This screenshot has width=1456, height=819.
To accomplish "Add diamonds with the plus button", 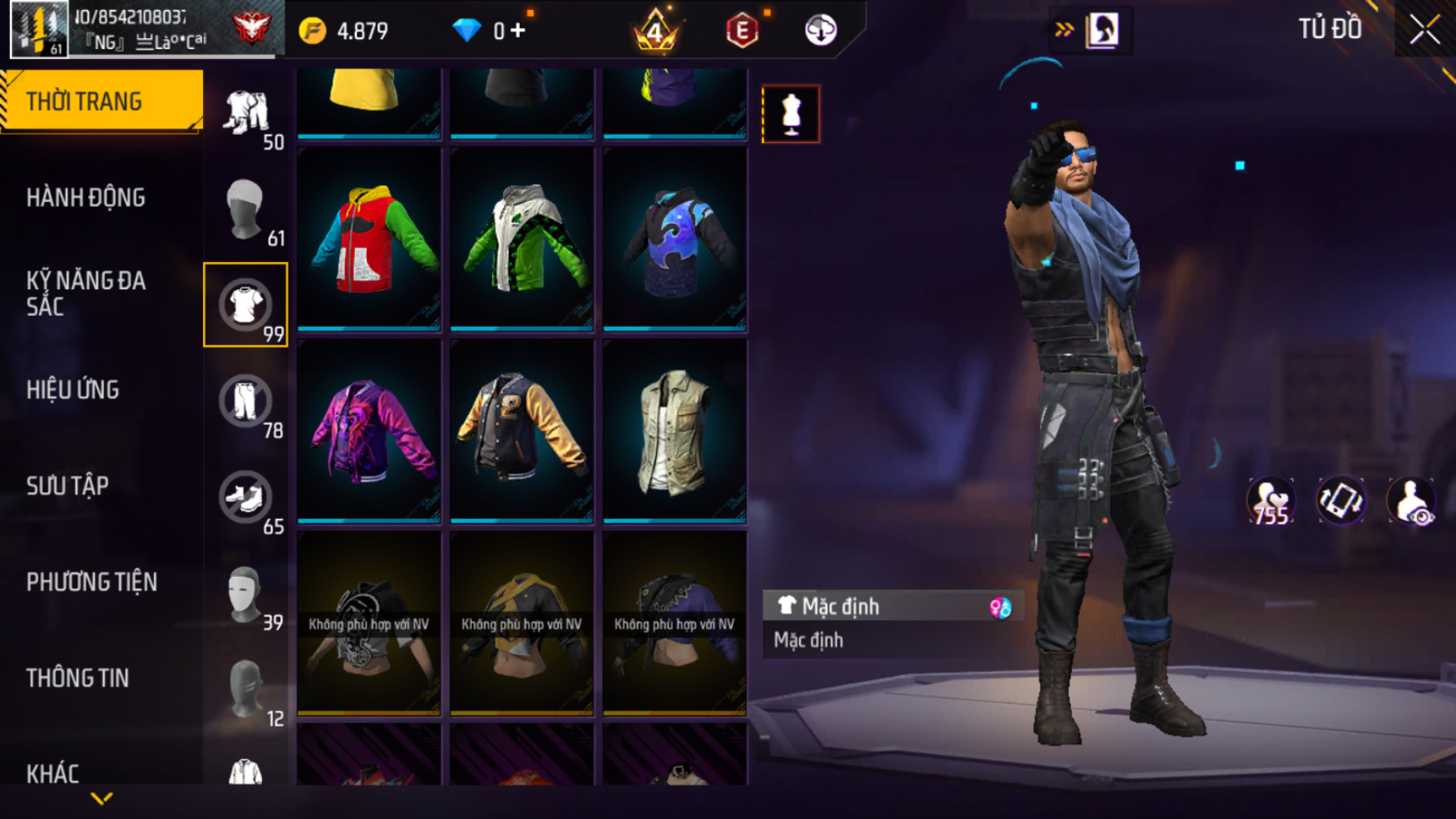I will click(518, 31).
